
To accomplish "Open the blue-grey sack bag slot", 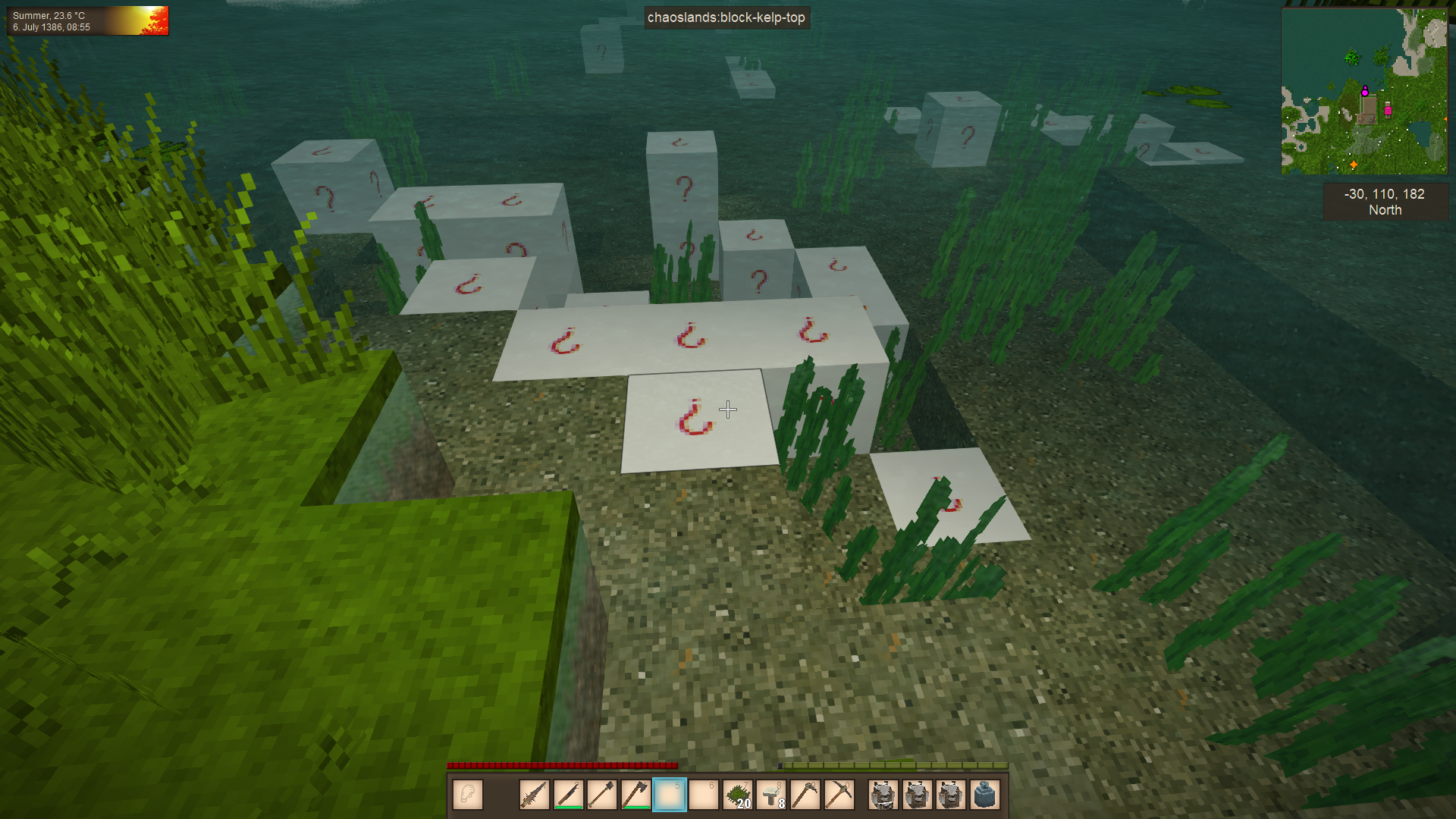I will (x=984, y=795).
